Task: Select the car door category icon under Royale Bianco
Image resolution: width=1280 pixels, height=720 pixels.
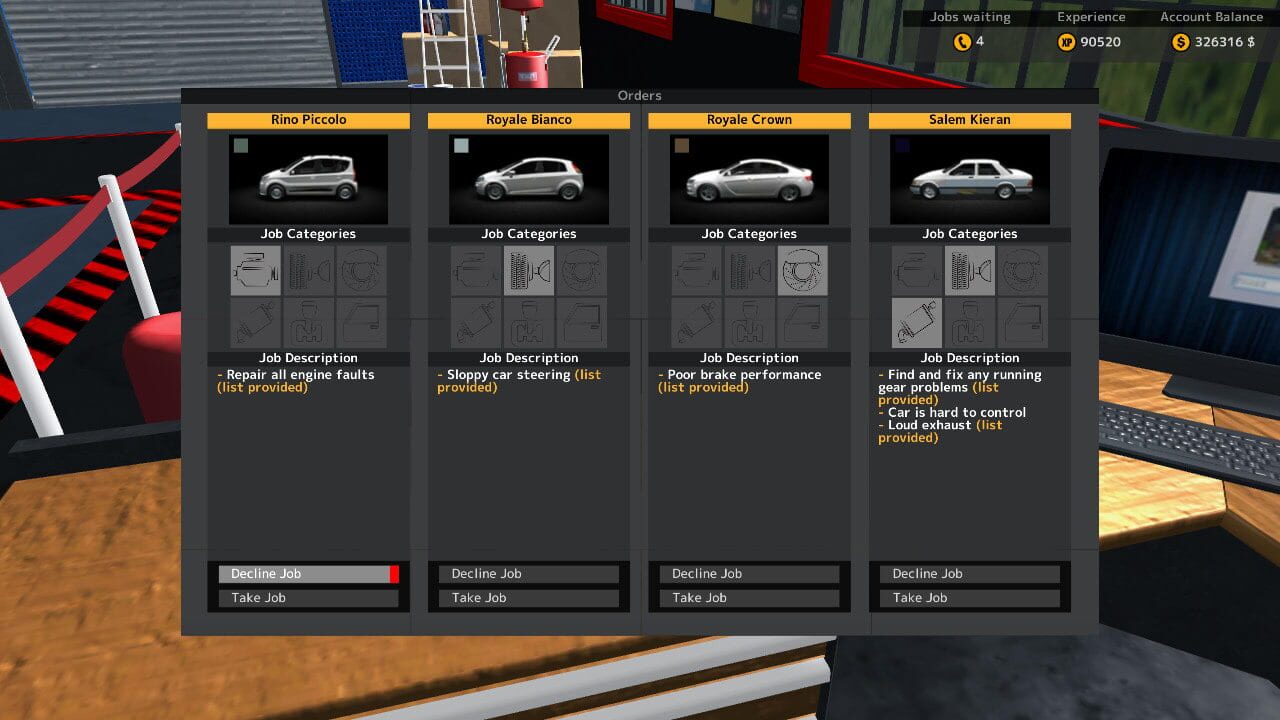Action: pos(581,322)
